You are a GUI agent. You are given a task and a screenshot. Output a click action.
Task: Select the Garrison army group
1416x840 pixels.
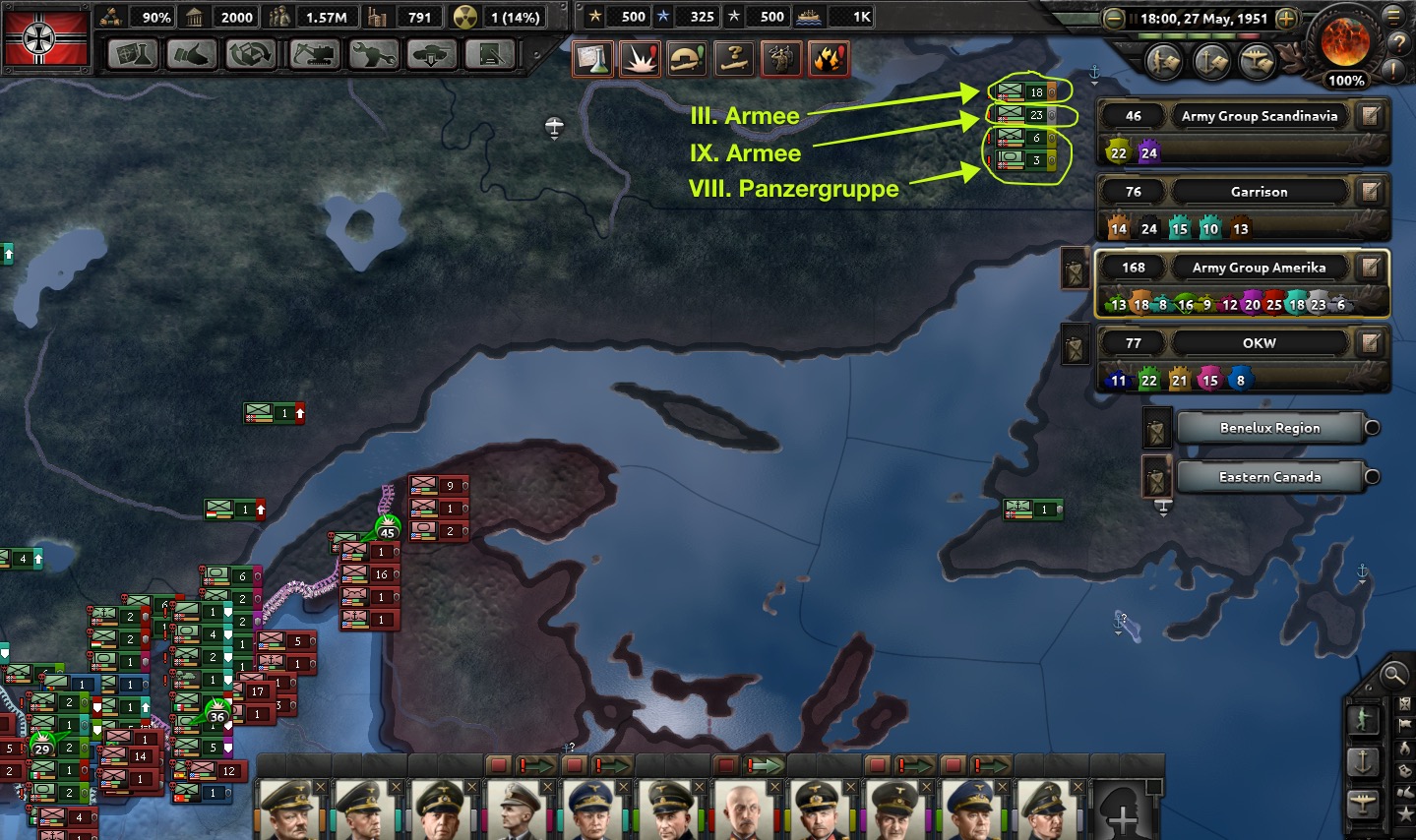[x=1259, y=192]
